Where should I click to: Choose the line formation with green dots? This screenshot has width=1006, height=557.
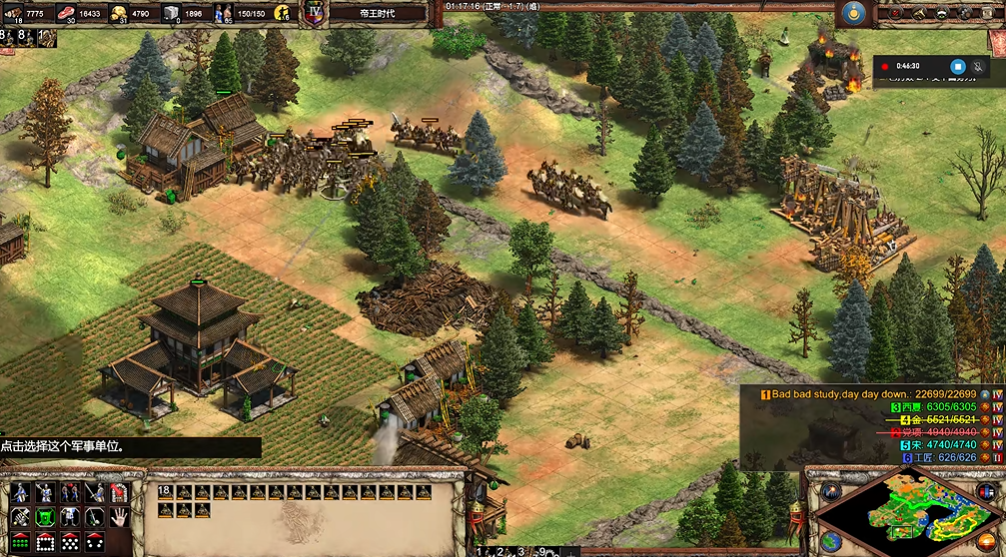[20, 542]
